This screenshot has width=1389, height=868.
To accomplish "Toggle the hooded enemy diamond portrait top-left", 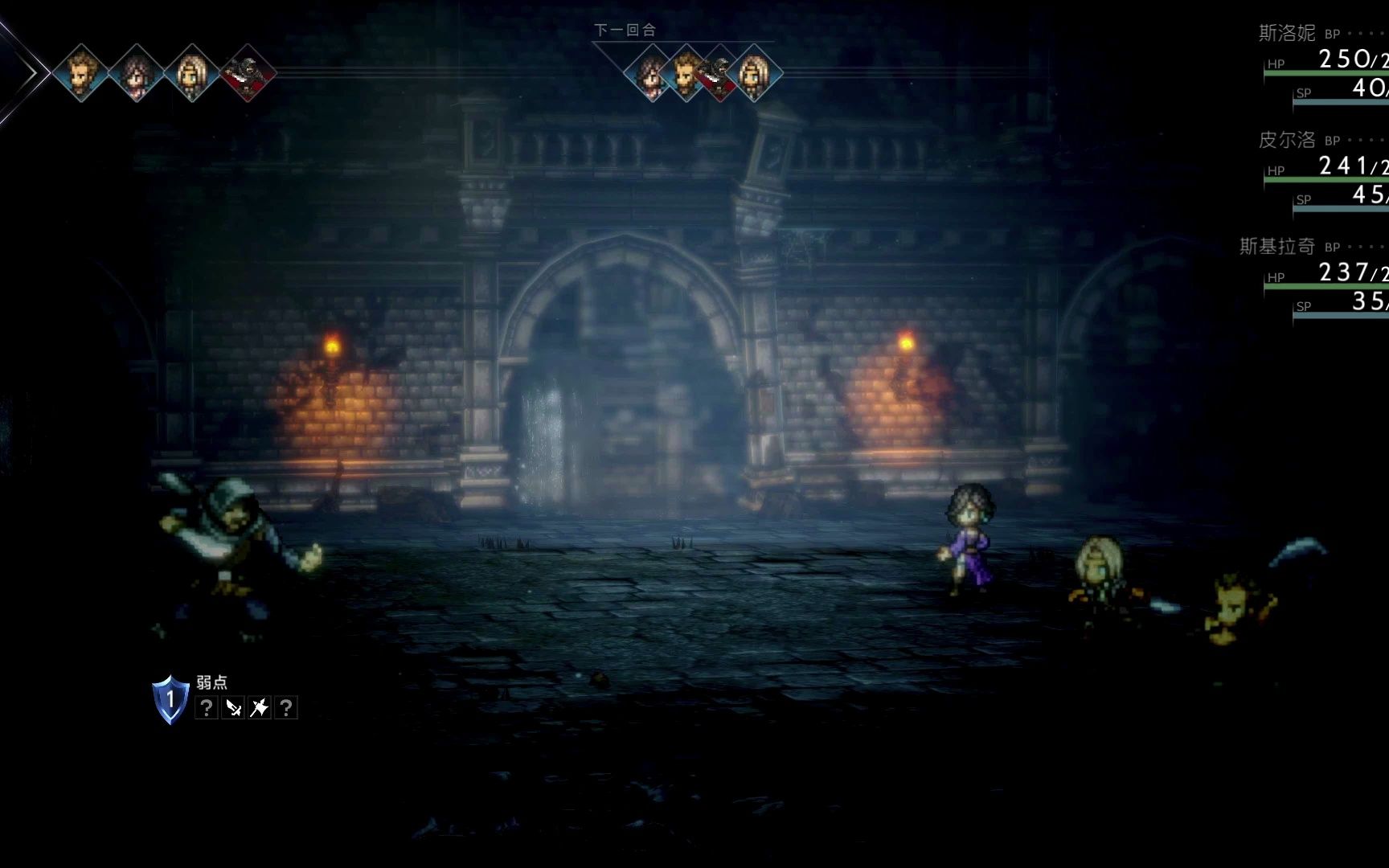I will [245, 71].
